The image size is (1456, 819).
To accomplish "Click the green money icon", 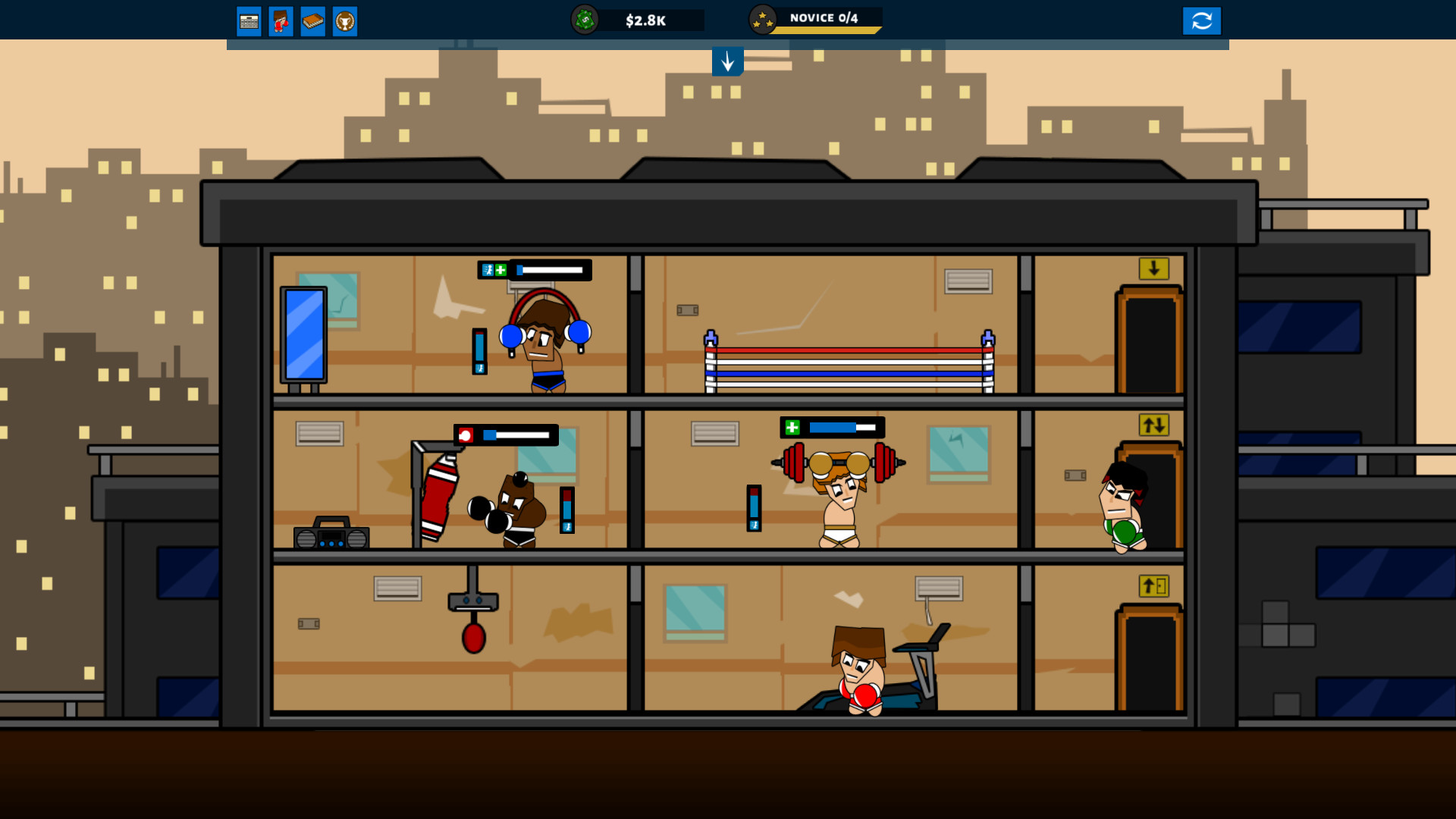I will 586,20.
